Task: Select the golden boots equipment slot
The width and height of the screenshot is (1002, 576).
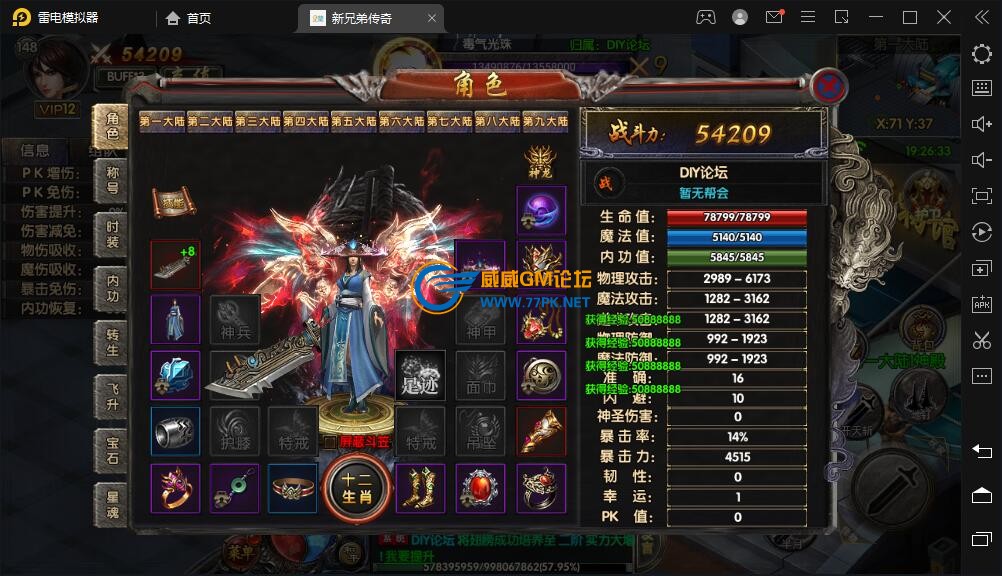Action: 420,488
